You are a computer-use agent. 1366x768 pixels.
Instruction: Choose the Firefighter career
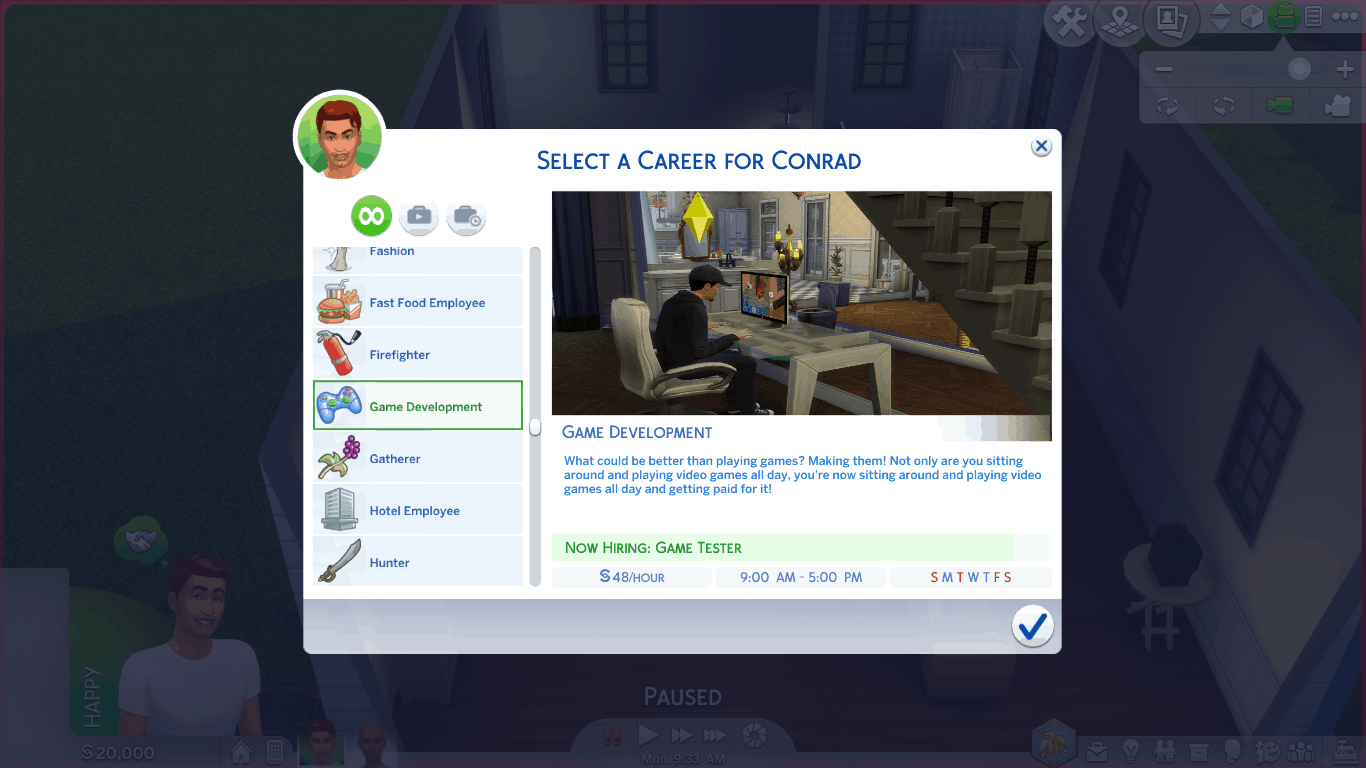click(x=418, y=355)
